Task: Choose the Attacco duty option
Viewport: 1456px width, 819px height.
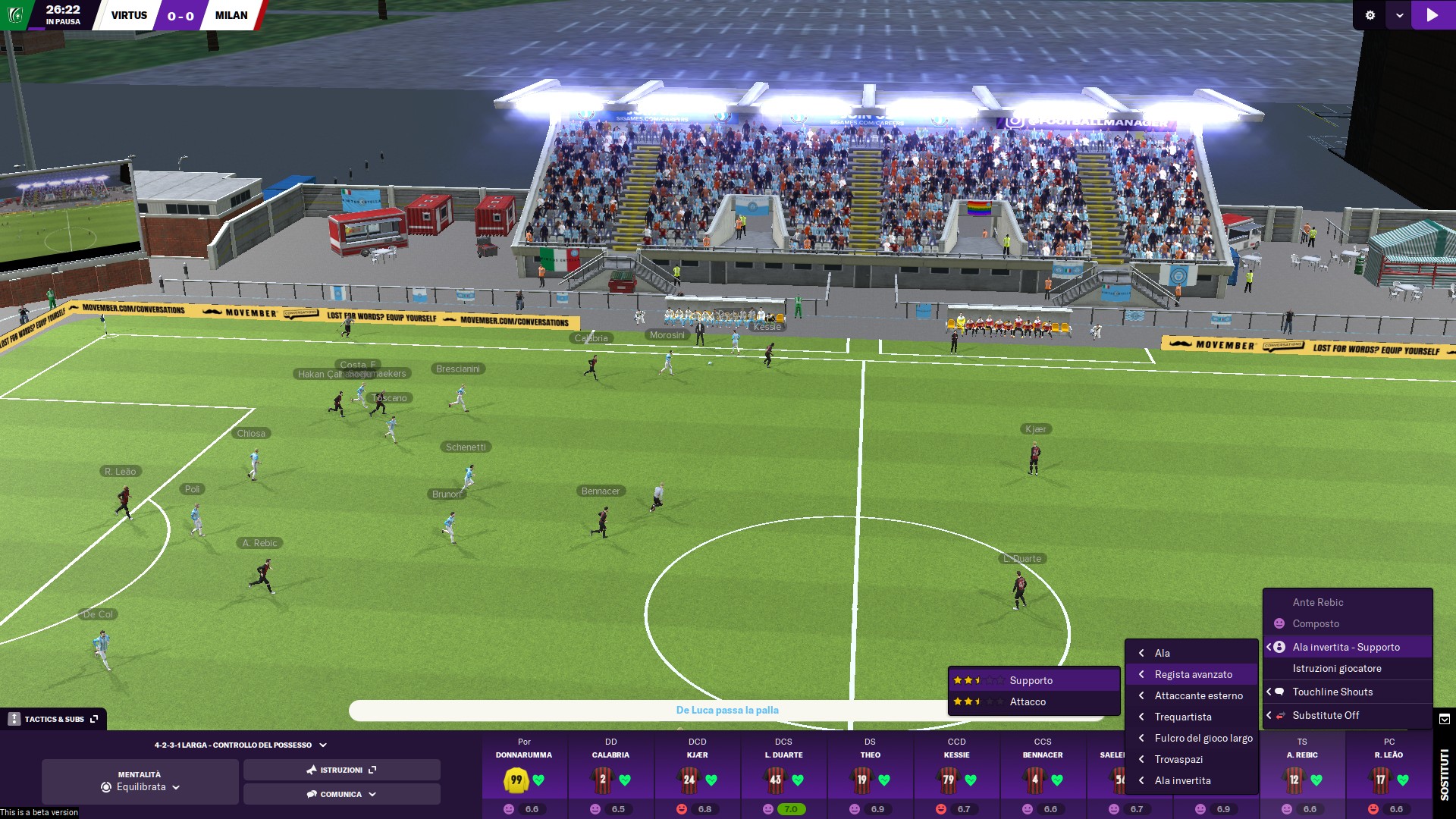Action: coord(1028,701)
